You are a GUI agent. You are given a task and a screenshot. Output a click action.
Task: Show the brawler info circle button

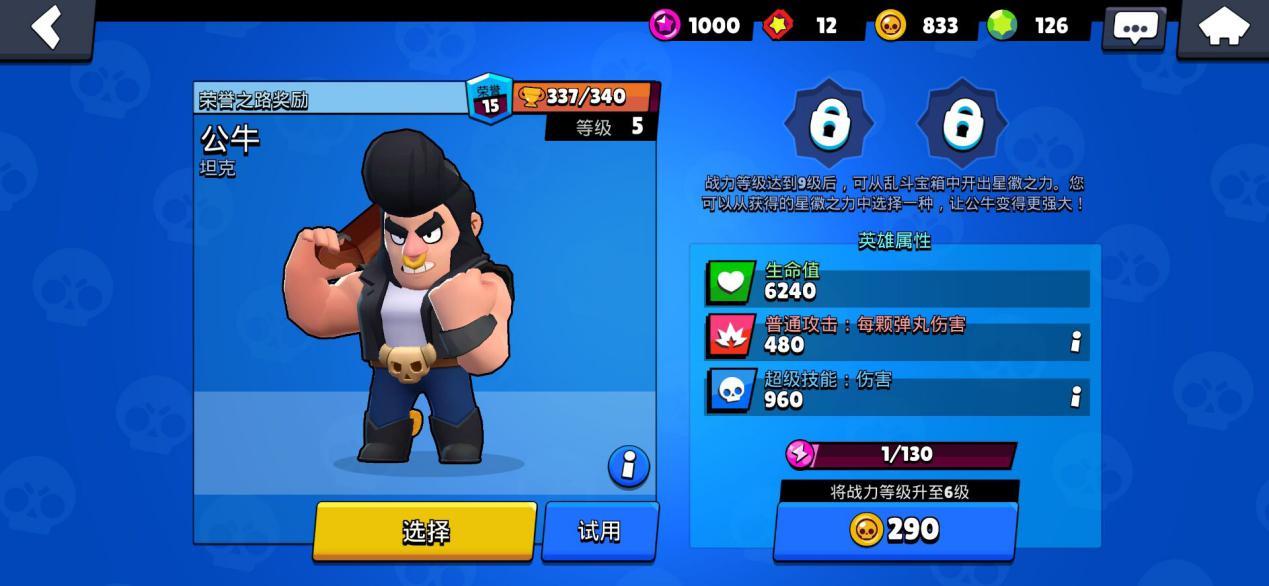click(x=629, y=466)
